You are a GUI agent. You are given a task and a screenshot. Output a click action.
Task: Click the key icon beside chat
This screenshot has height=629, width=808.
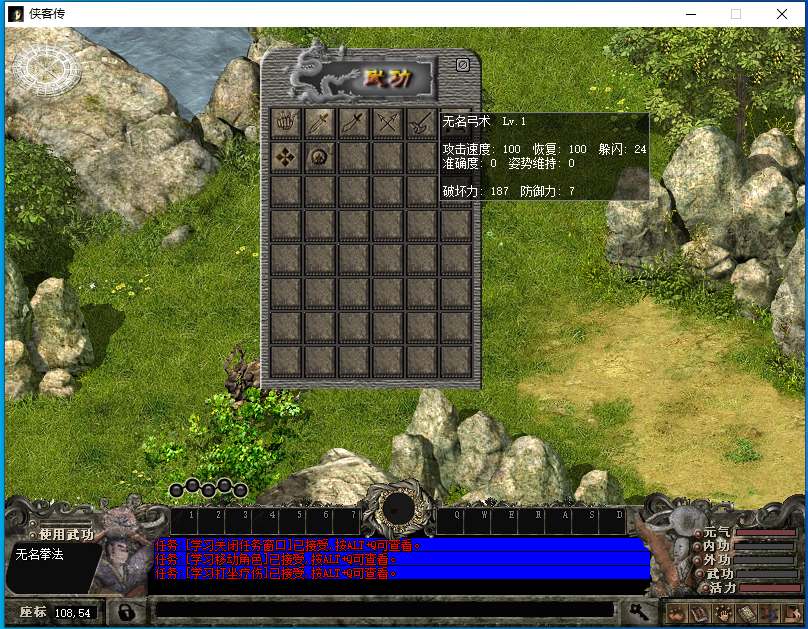pyautogui.click(x=637, y=609)
